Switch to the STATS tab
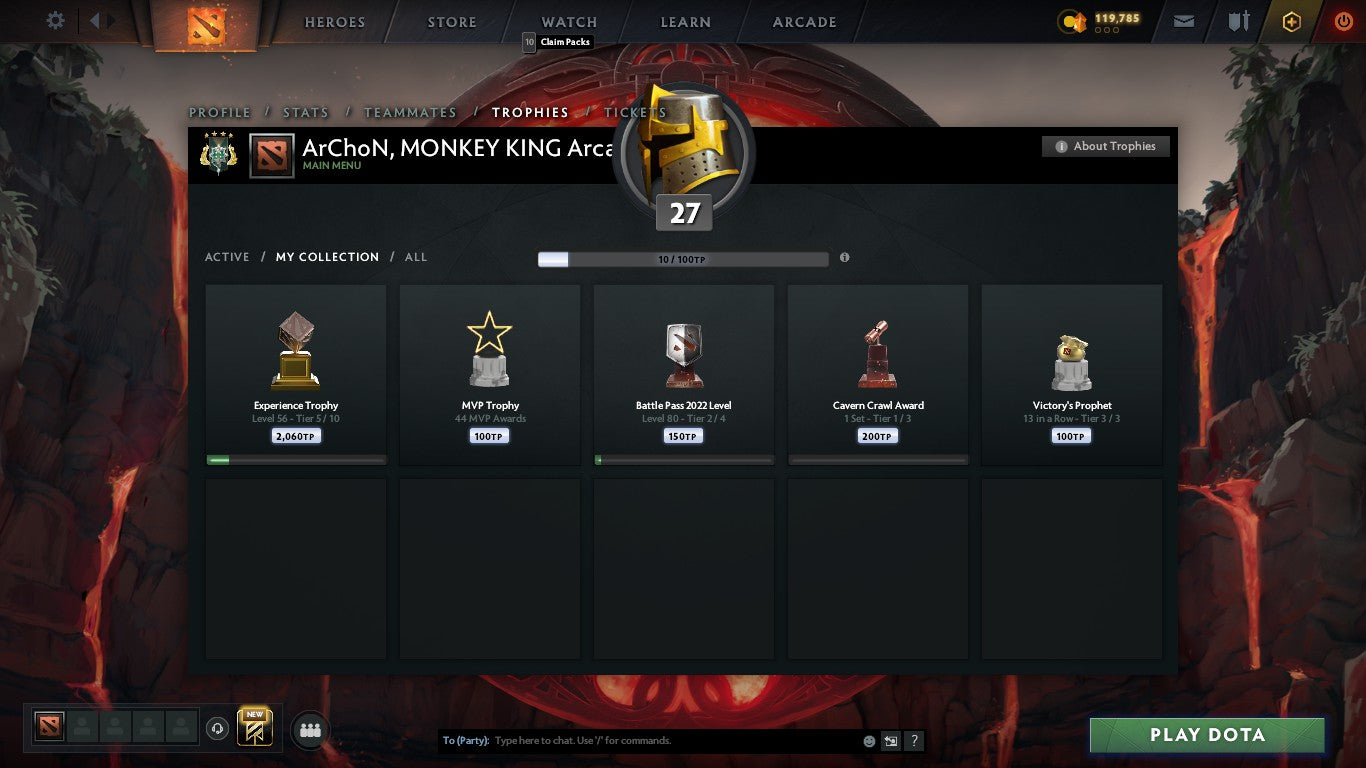 pos(305,113)
